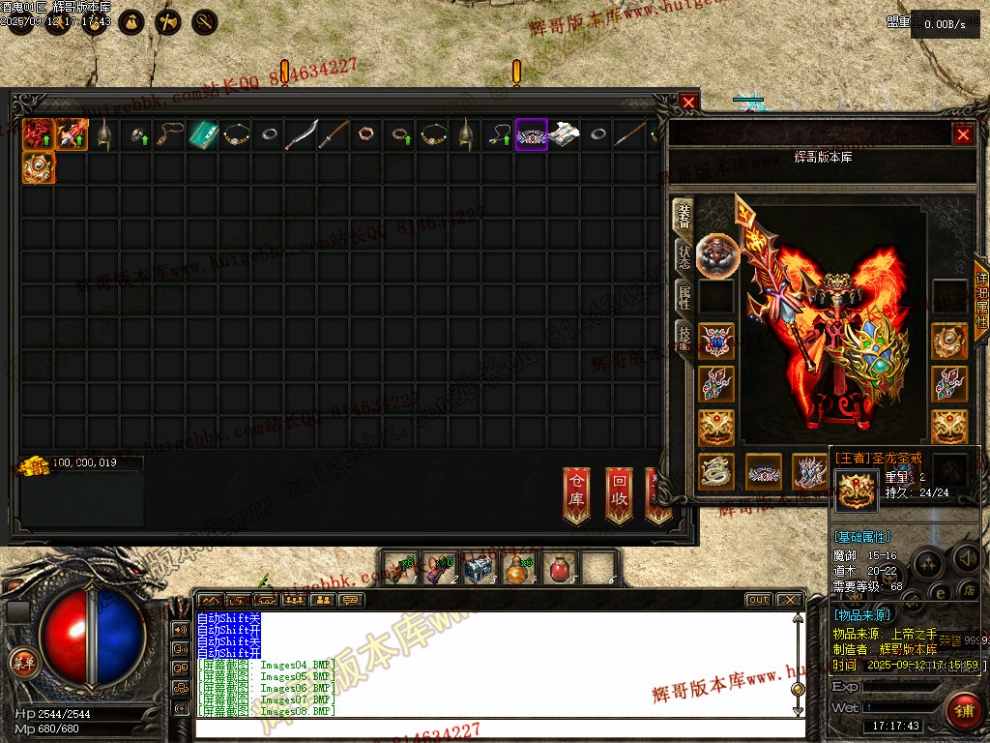Close the inventory bag window
Viewport: 990px width, 743px height.
click(689, 102)
